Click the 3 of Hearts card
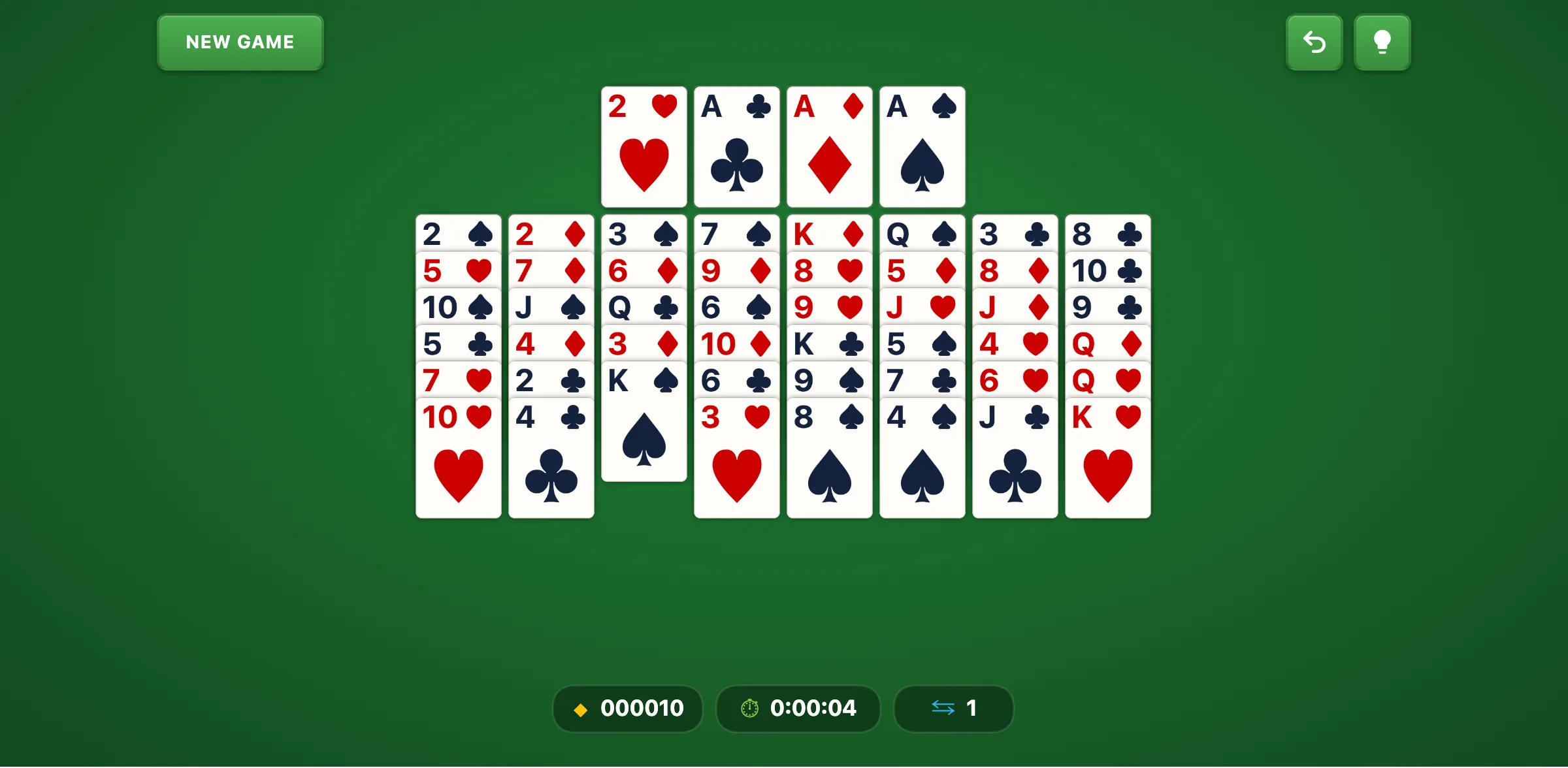The width and height of the screenshot is (1568, 768). 736,457
